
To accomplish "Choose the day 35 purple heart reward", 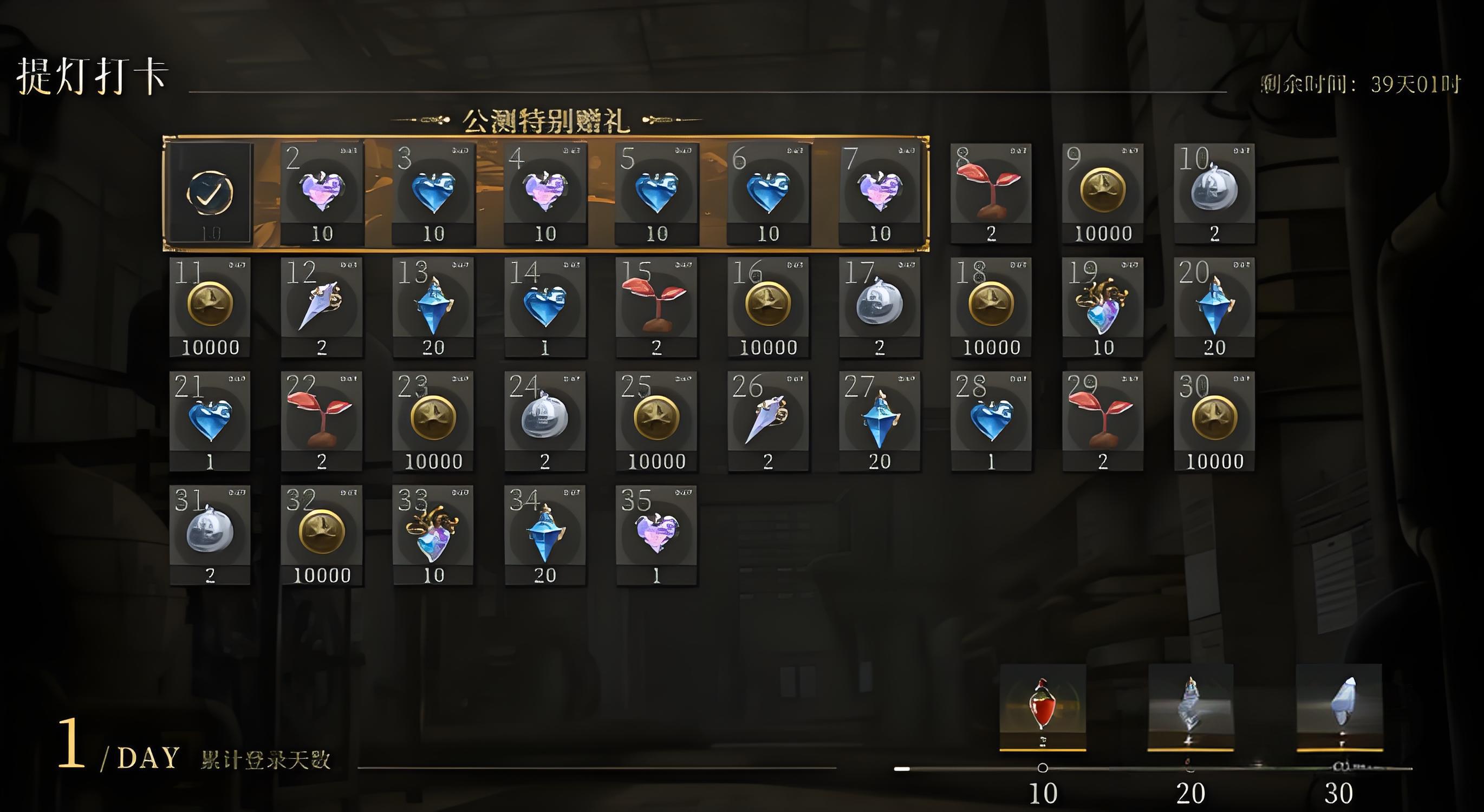I will [656, 535].
